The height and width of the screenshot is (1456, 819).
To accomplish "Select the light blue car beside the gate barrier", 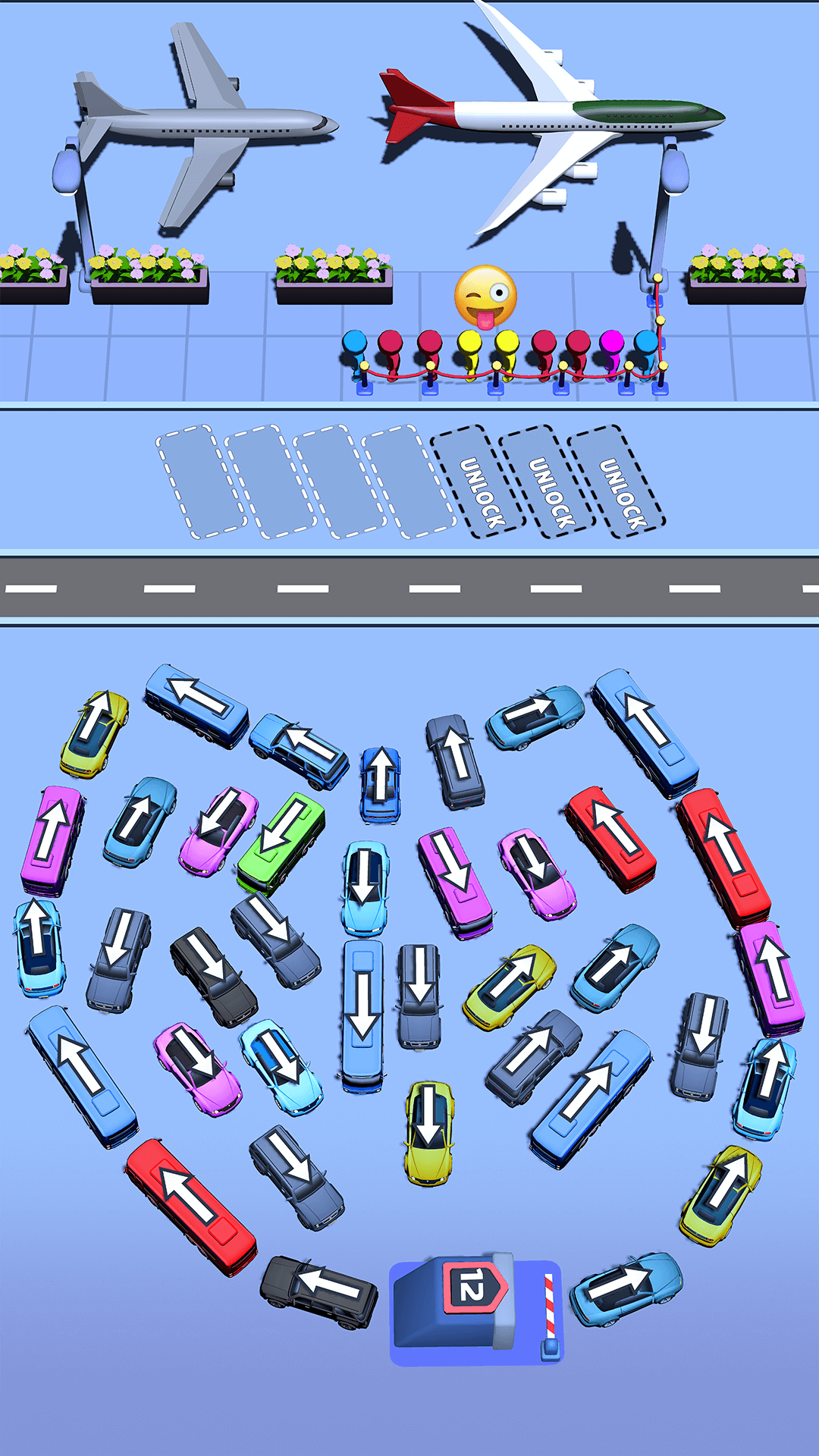I will (x=626, y=1288).
